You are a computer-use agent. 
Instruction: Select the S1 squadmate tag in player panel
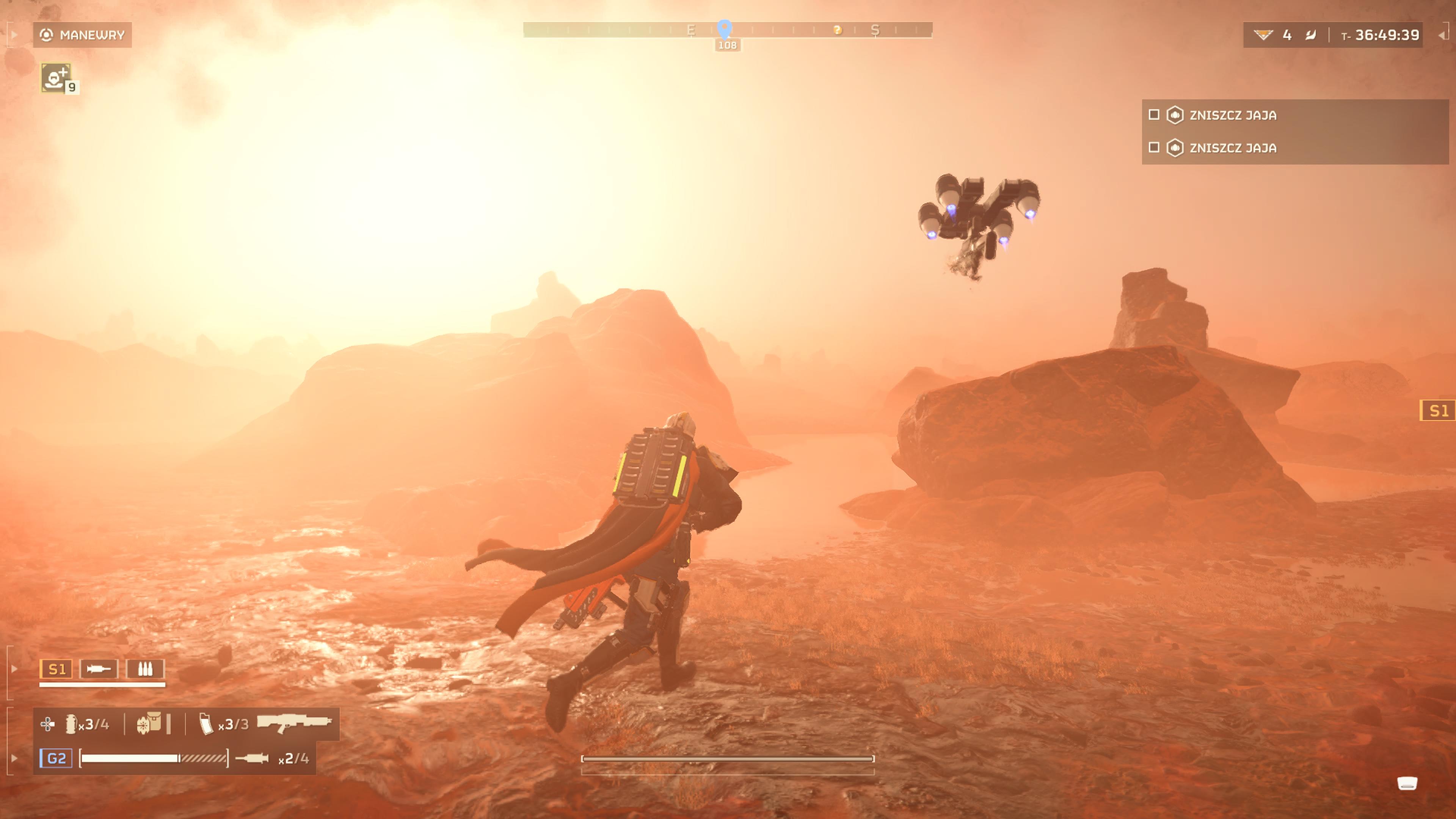pos(56,669)
